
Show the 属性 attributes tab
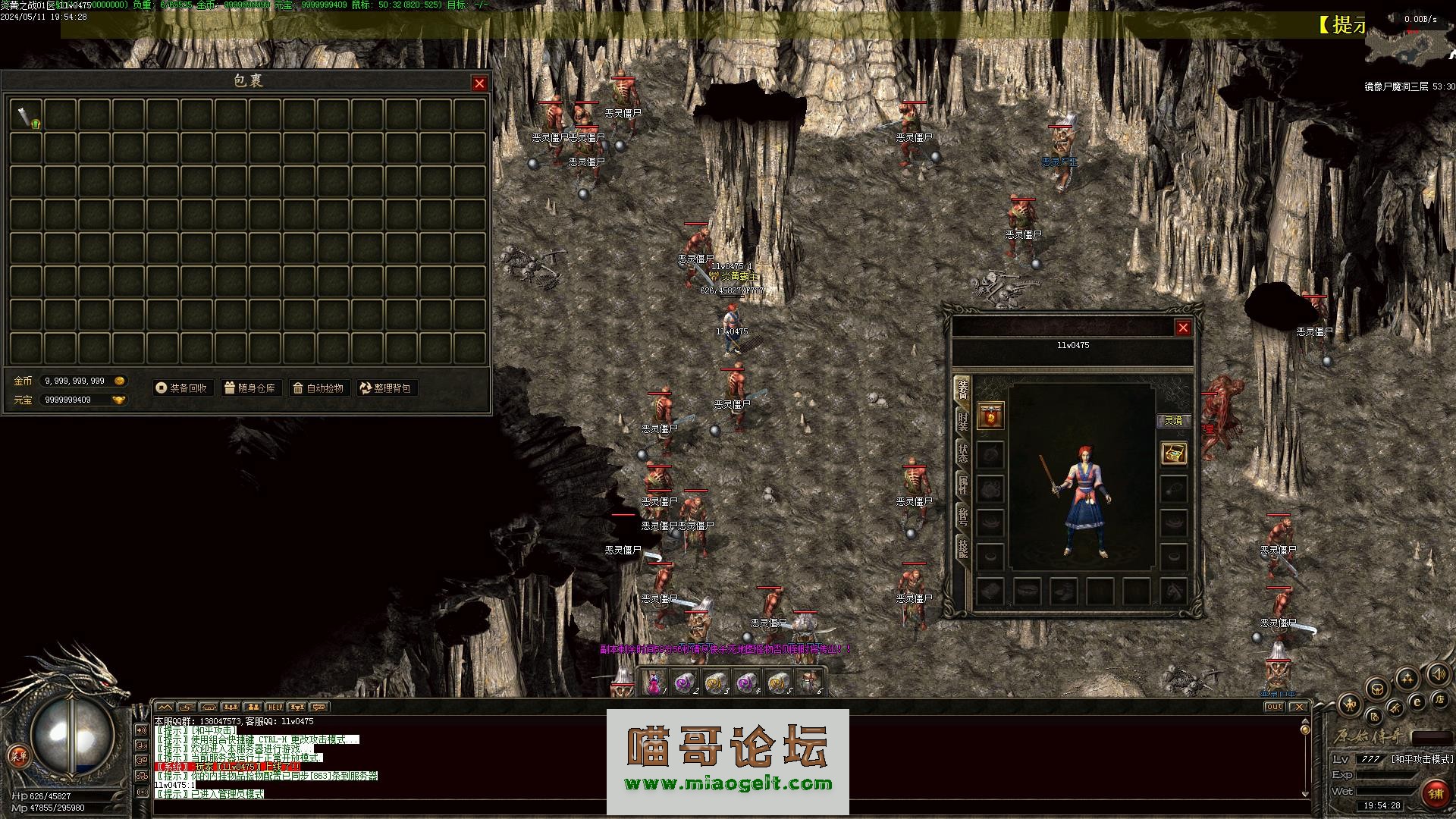point(962,485)
